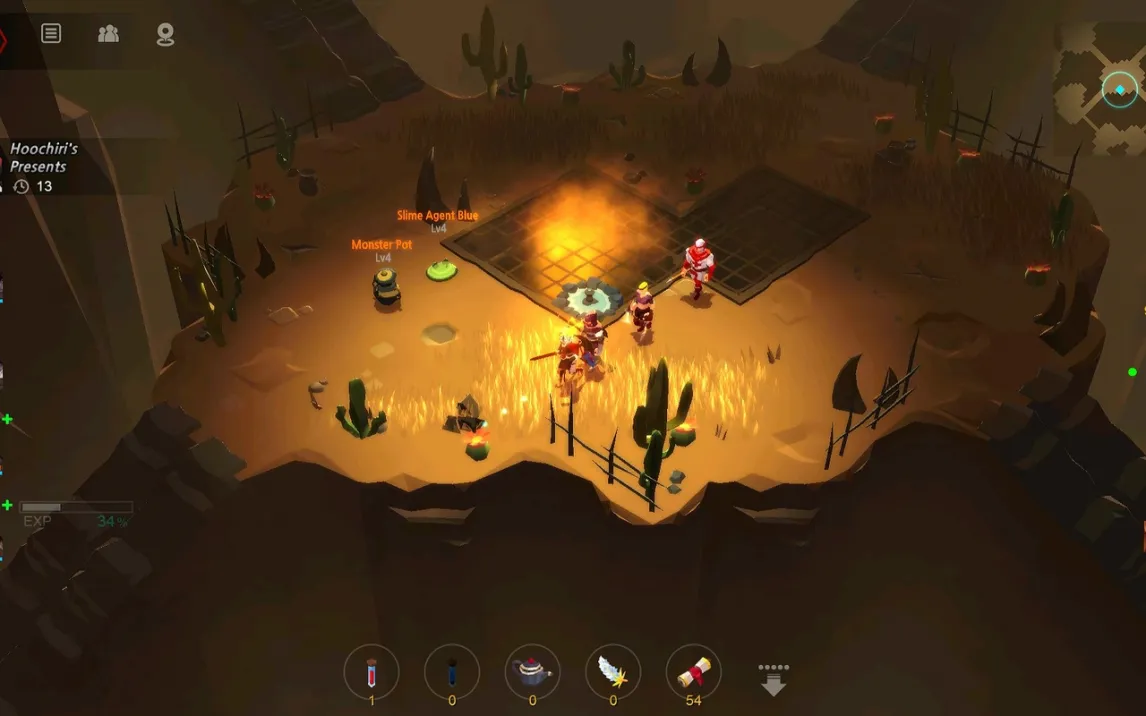Image resolution: width=1146 pixels, height=716 pixels.
Task: Click the minimap
Action: point(1100,88)
